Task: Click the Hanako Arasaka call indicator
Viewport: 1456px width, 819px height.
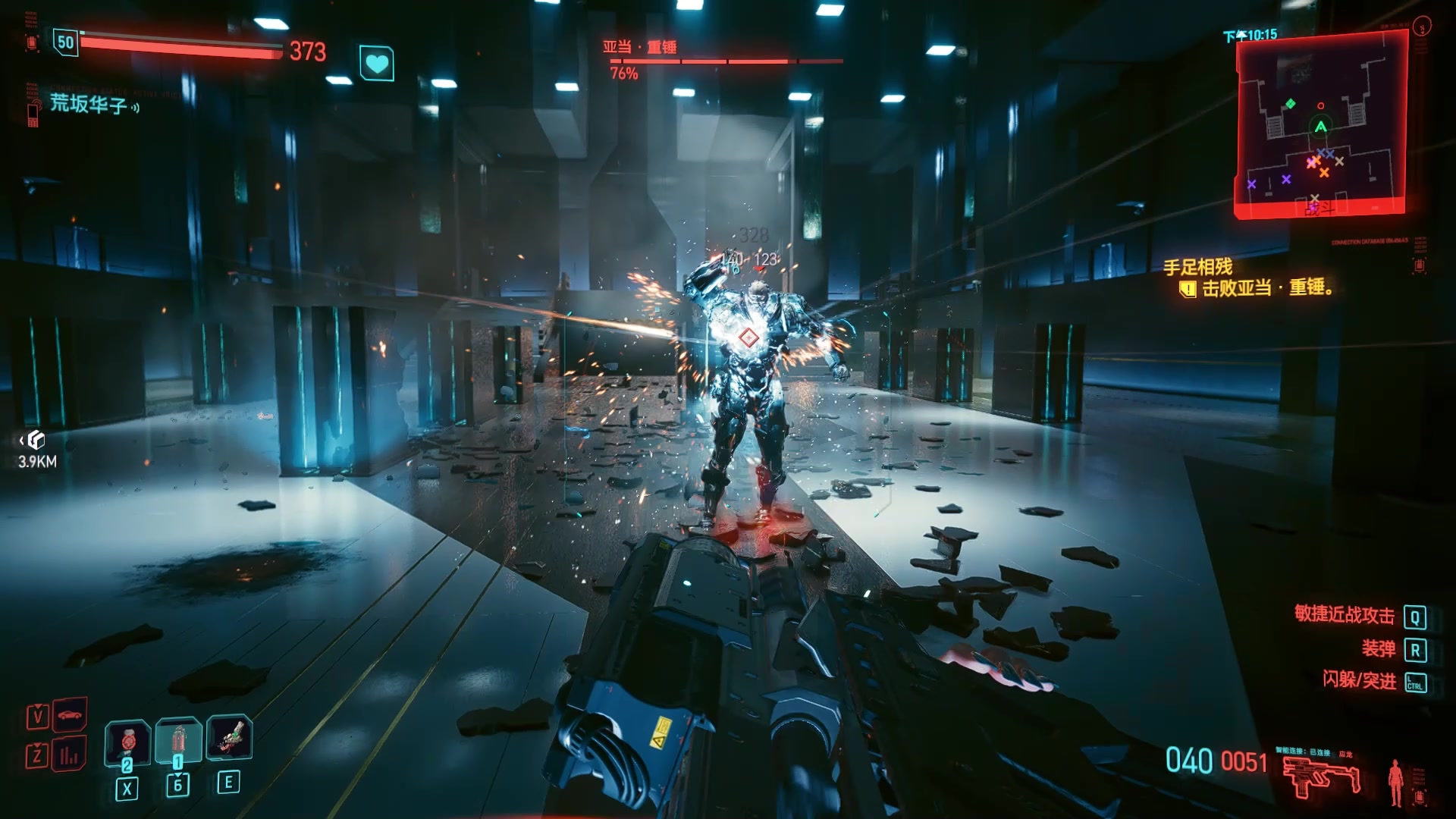Action: 89,104
